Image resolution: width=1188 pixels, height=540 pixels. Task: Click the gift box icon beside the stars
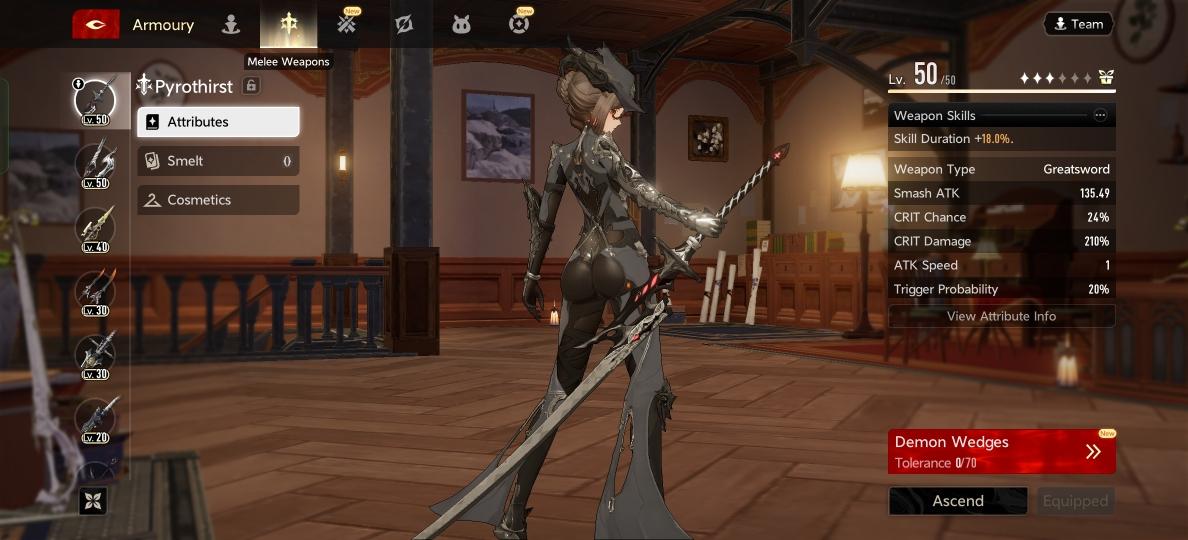(1105, 78)
